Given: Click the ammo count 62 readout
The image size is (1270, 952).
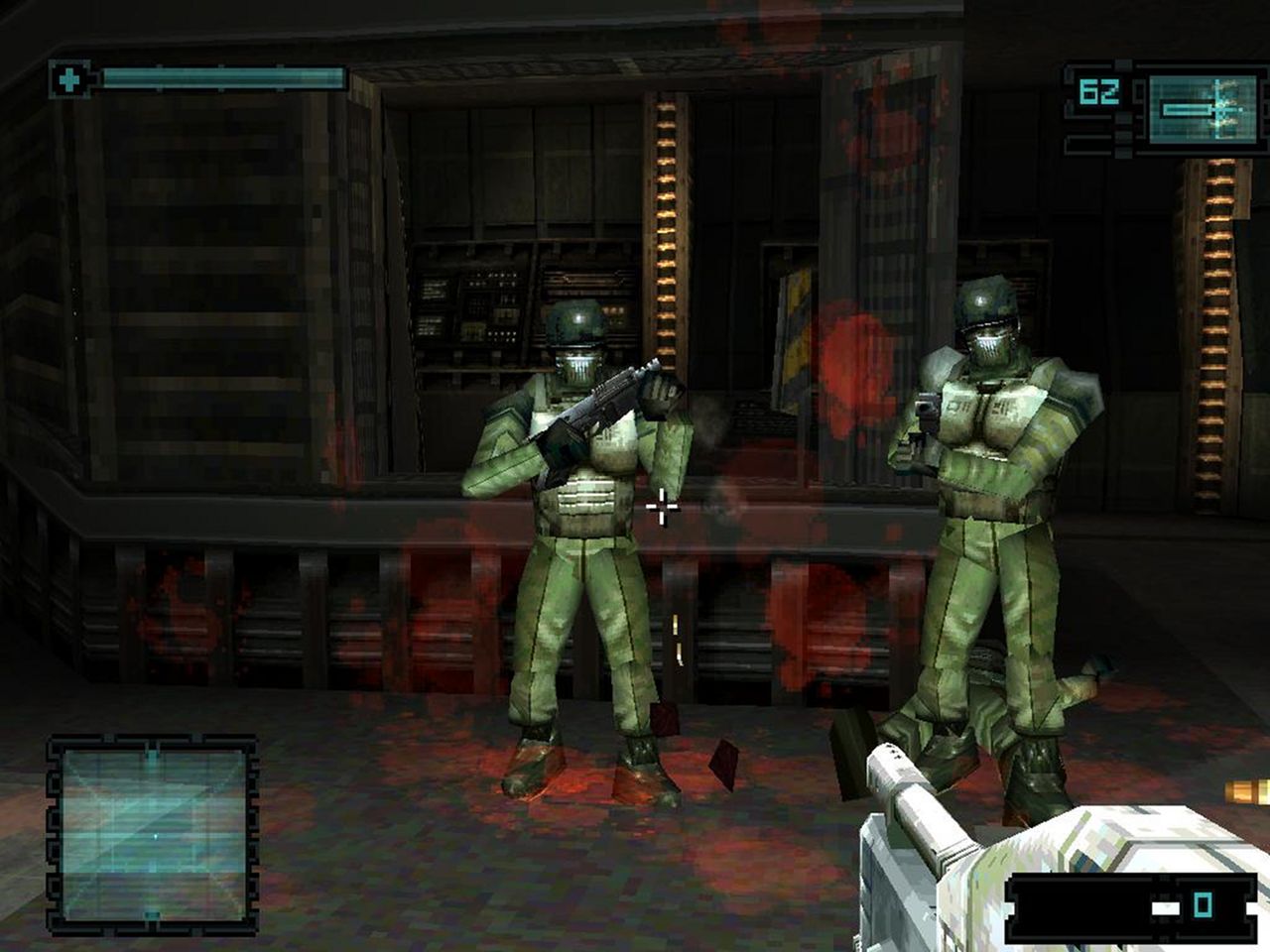Looking at the screenshot, I should pos(1099,94).
